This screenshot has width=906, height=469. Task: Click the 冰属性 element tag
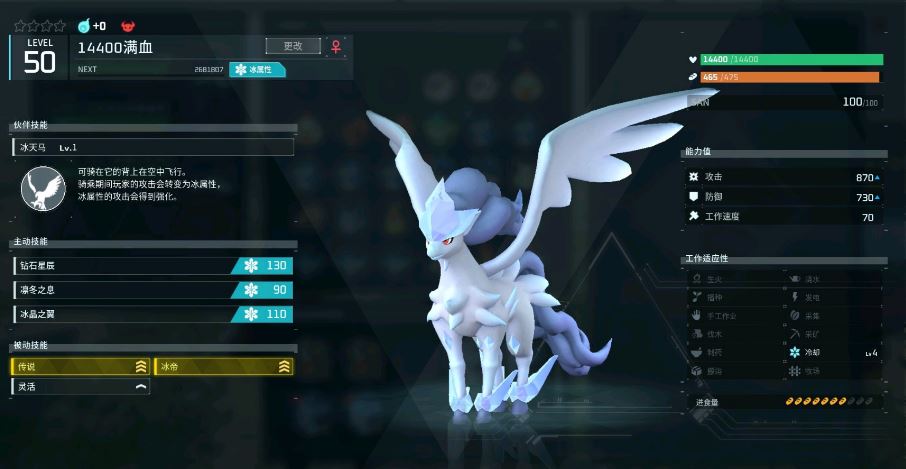[258, 70]
